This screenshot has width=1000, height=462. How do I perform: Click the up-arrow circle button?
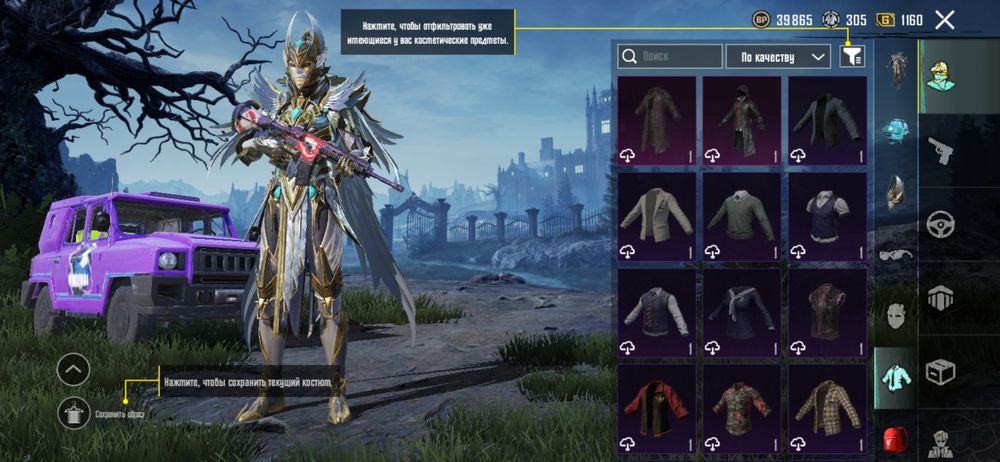(x=73, y=370)
